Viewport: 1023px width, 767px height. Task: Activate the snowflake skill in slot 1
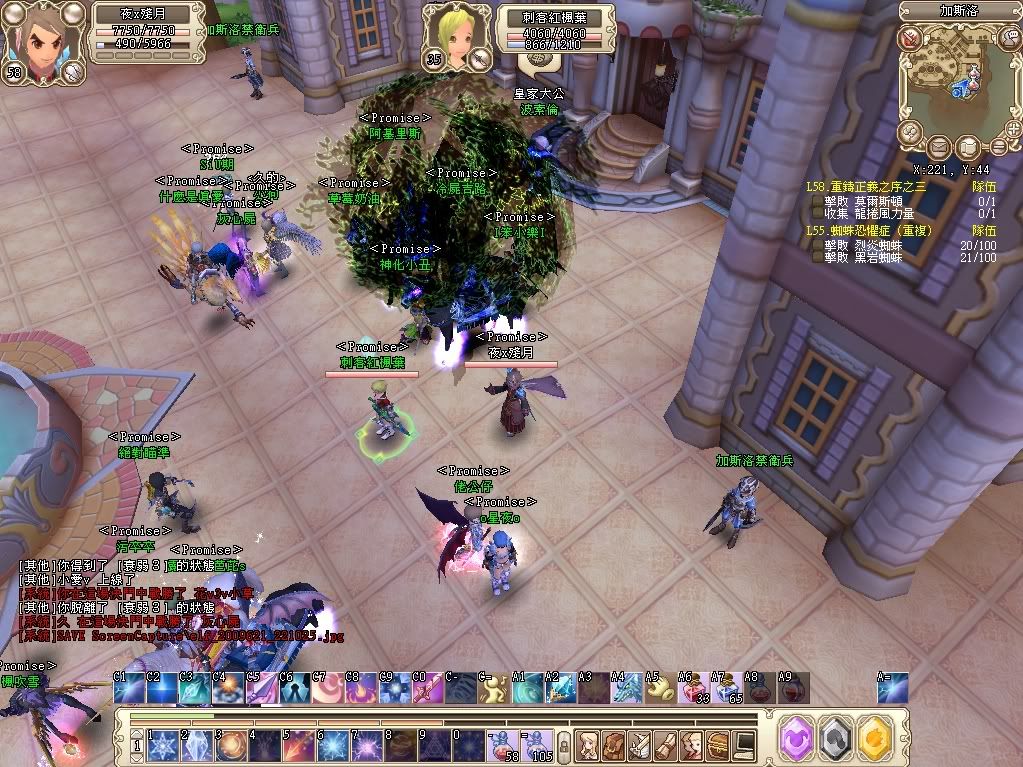click(162, 745)
